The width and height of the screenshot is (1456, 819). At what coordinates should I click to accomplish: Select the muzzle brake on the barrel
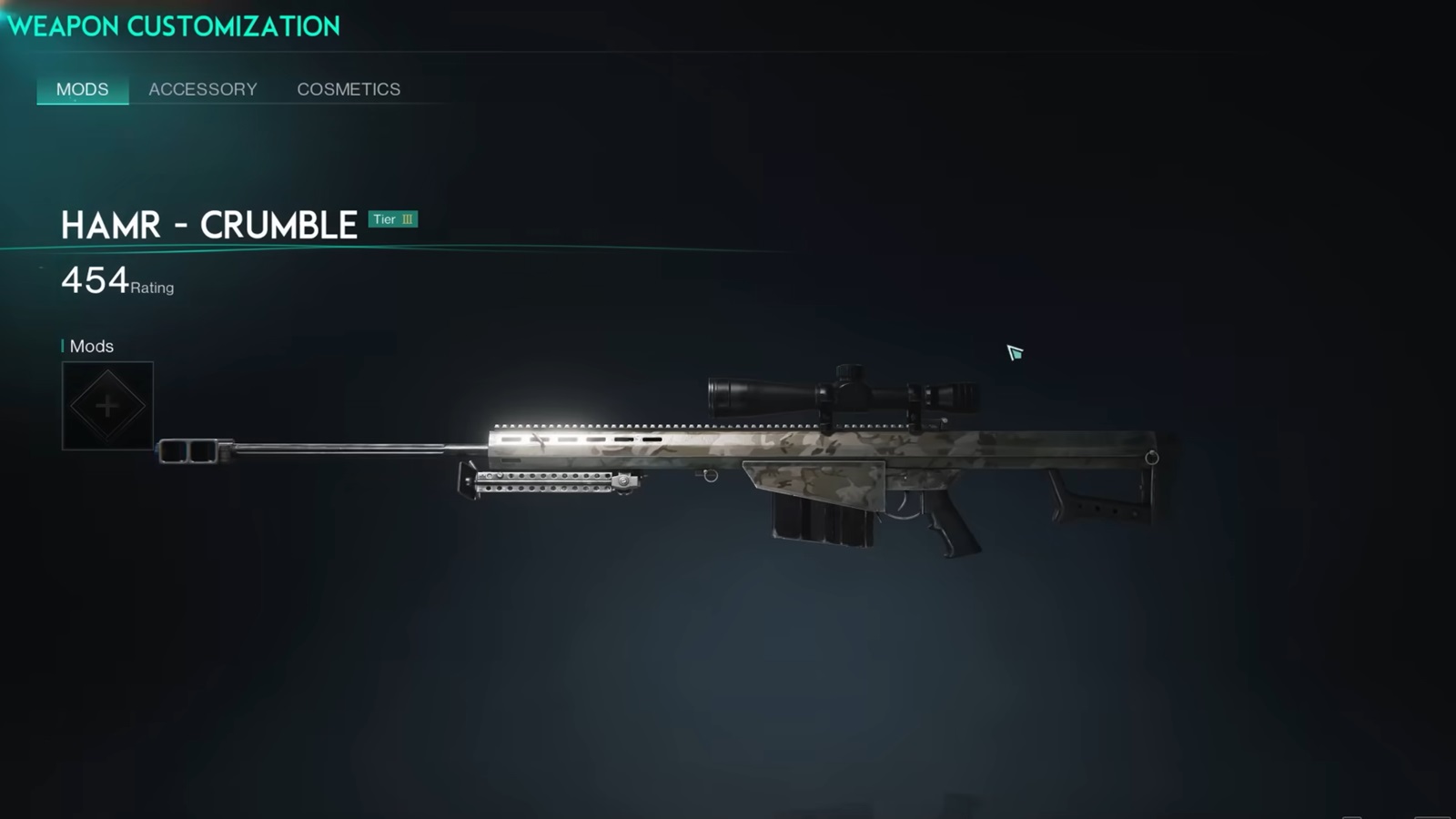click(189, 452)
